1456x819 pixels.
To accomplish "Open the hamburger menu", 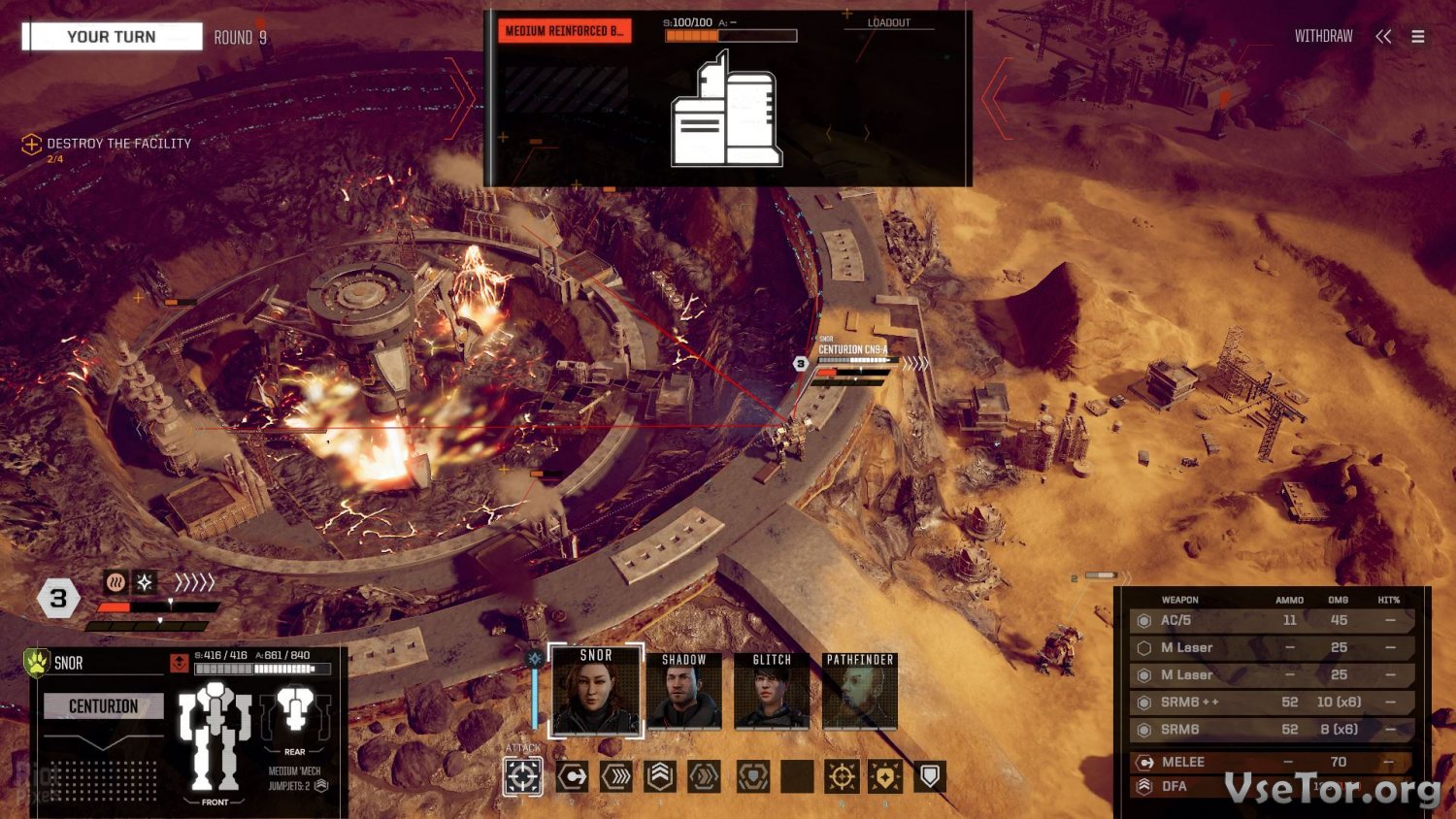I will (x=1418, y=36).
